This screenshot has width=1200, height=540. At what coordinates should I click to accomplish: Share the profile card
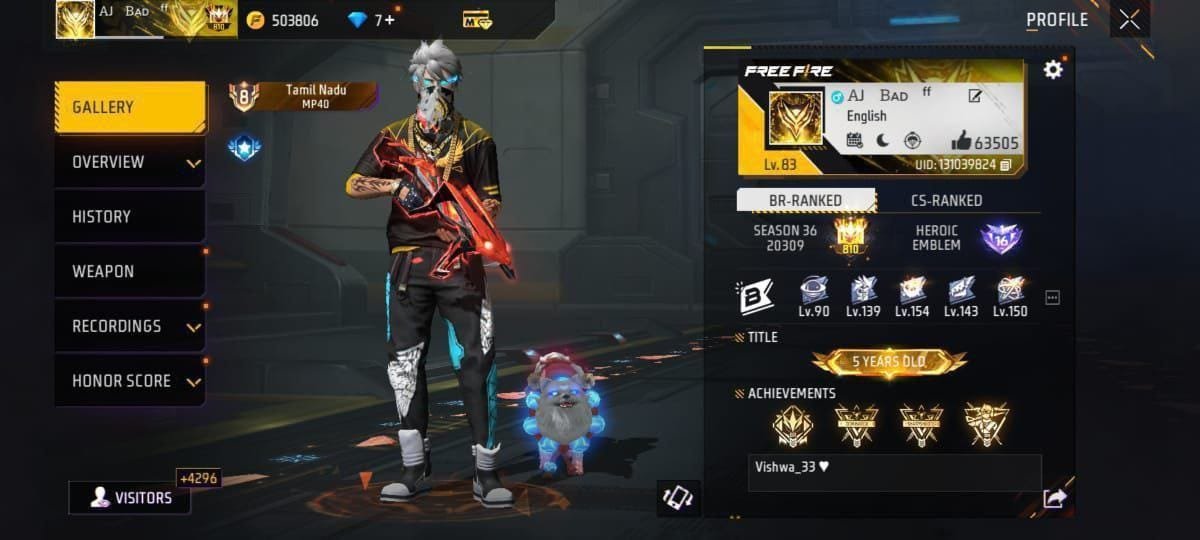pyautogui.click(x=1054, y=498)
